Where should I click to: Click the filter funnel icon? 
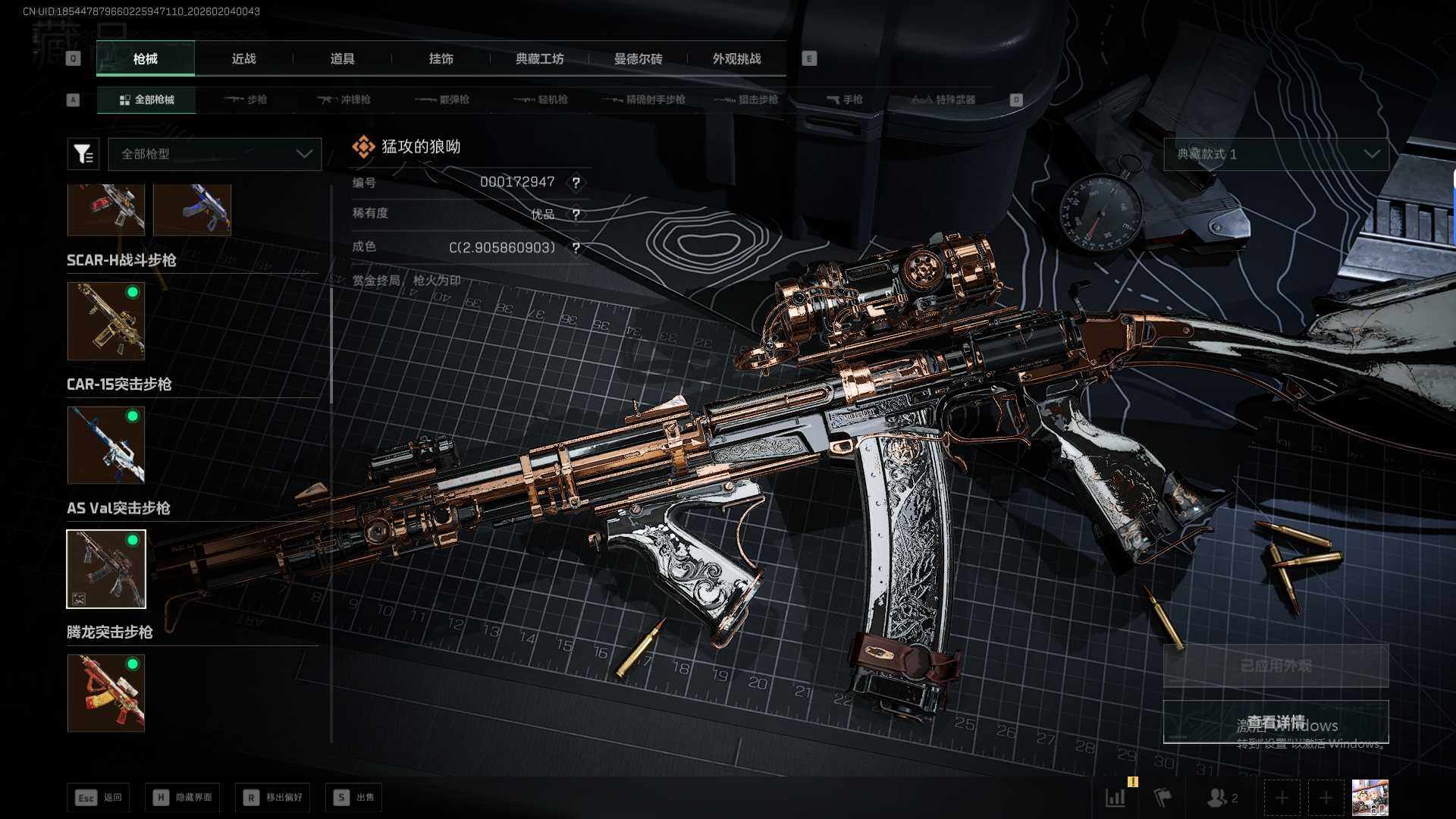pyautogui.click(x=83, y=154)
